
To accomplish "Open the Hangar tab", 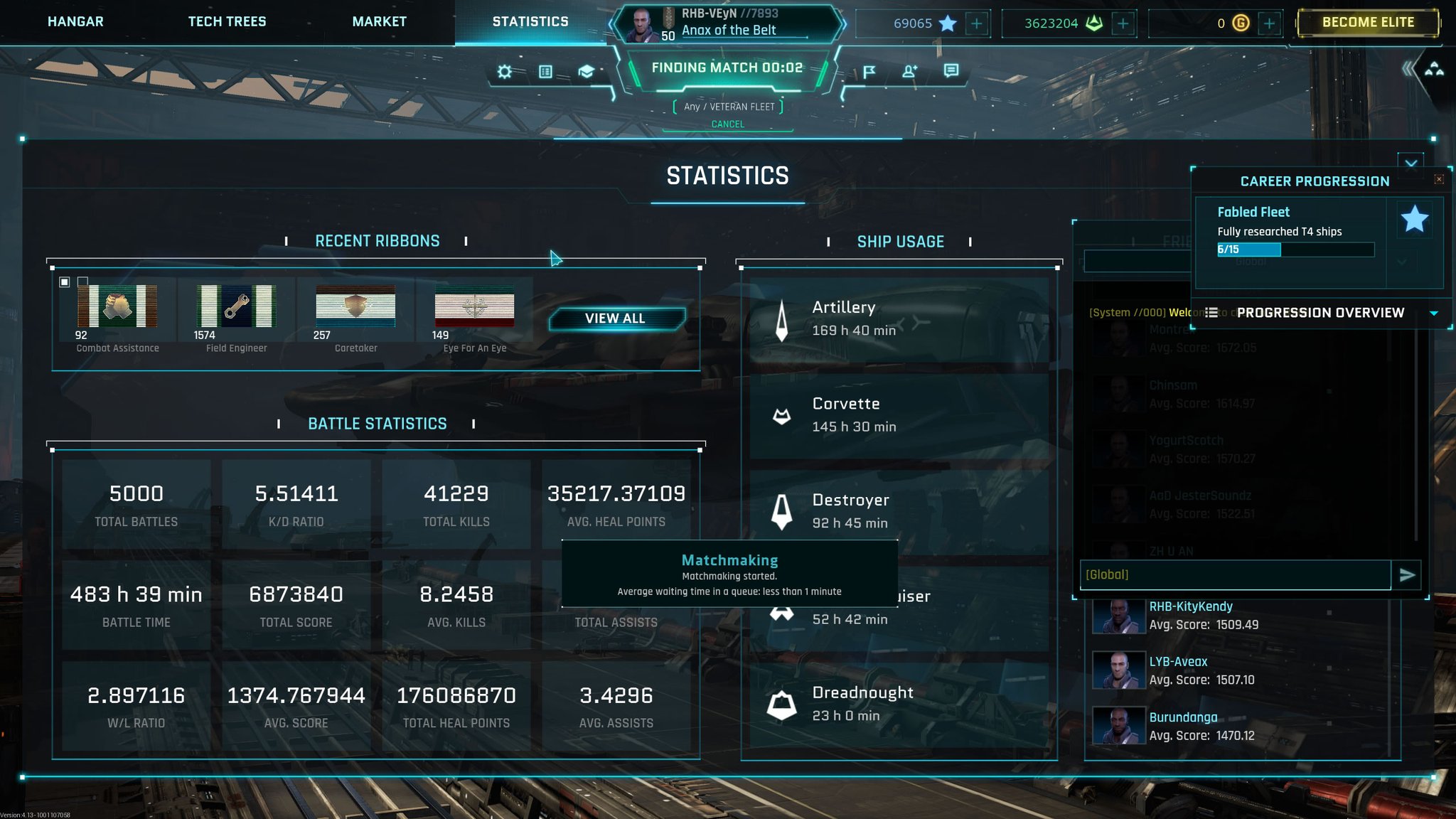I will coord(75,22).
